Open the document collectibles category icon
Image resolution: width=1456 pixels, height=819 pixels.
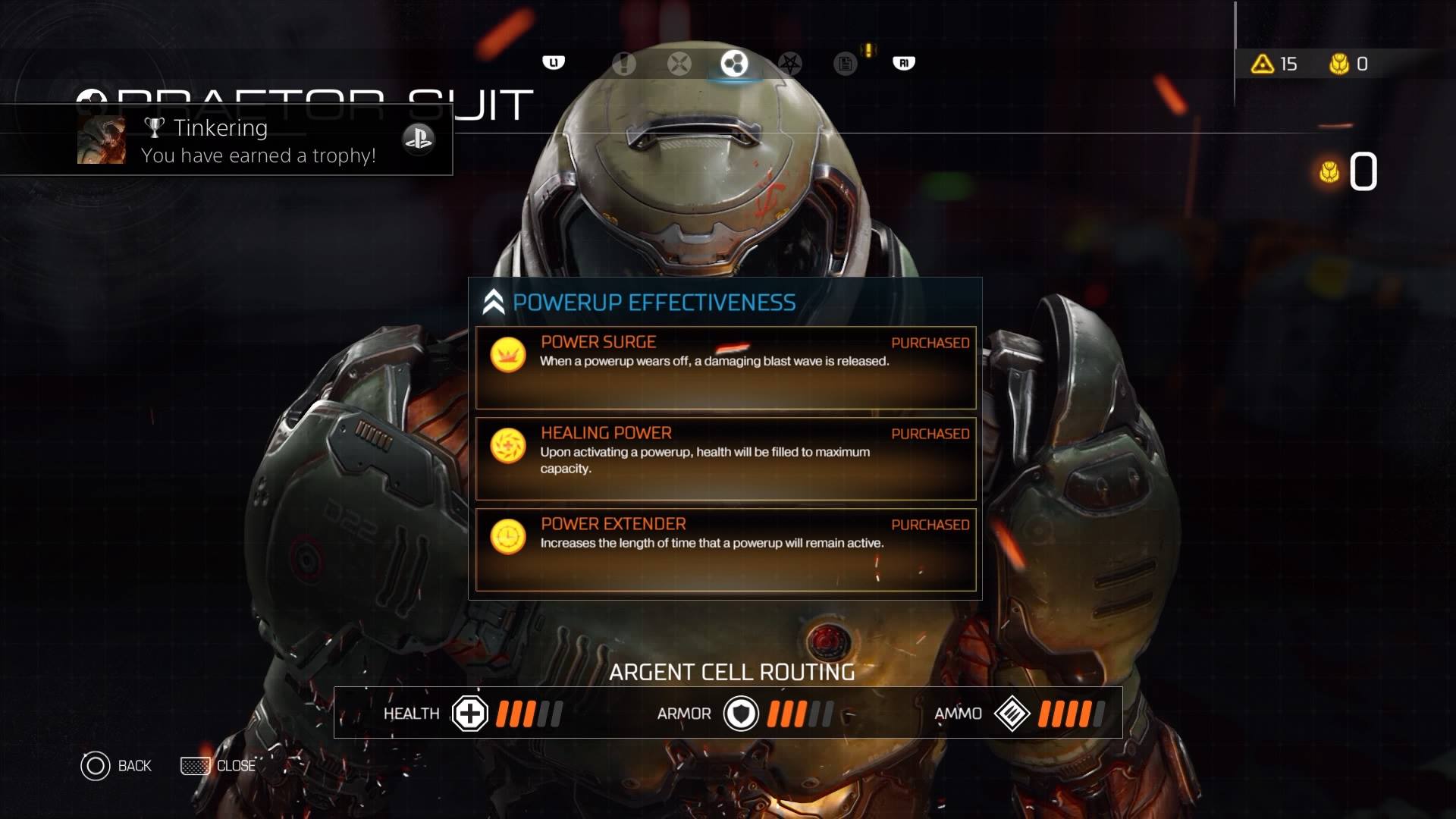pos(845,64)
